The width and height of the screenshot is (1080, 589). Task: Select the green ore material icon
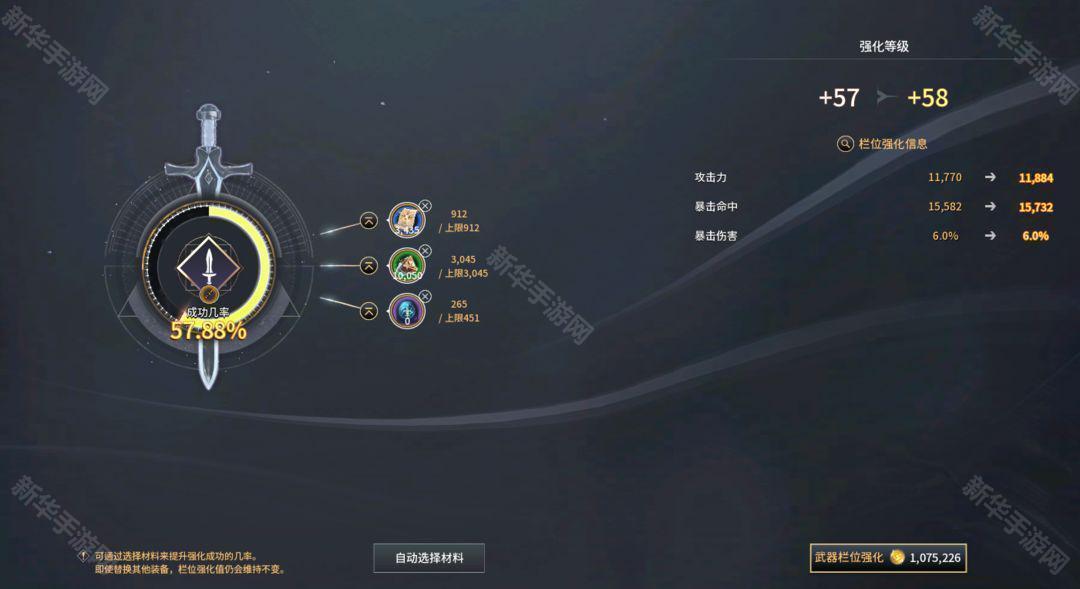tap(406, 266)
